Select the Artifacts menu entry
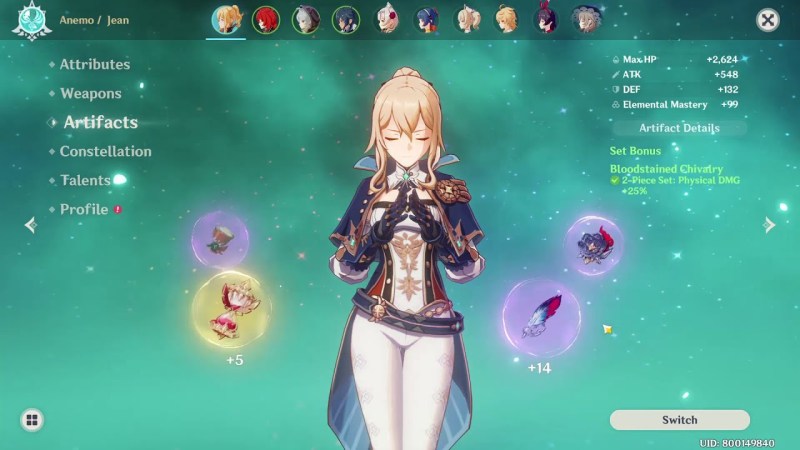 100,123
